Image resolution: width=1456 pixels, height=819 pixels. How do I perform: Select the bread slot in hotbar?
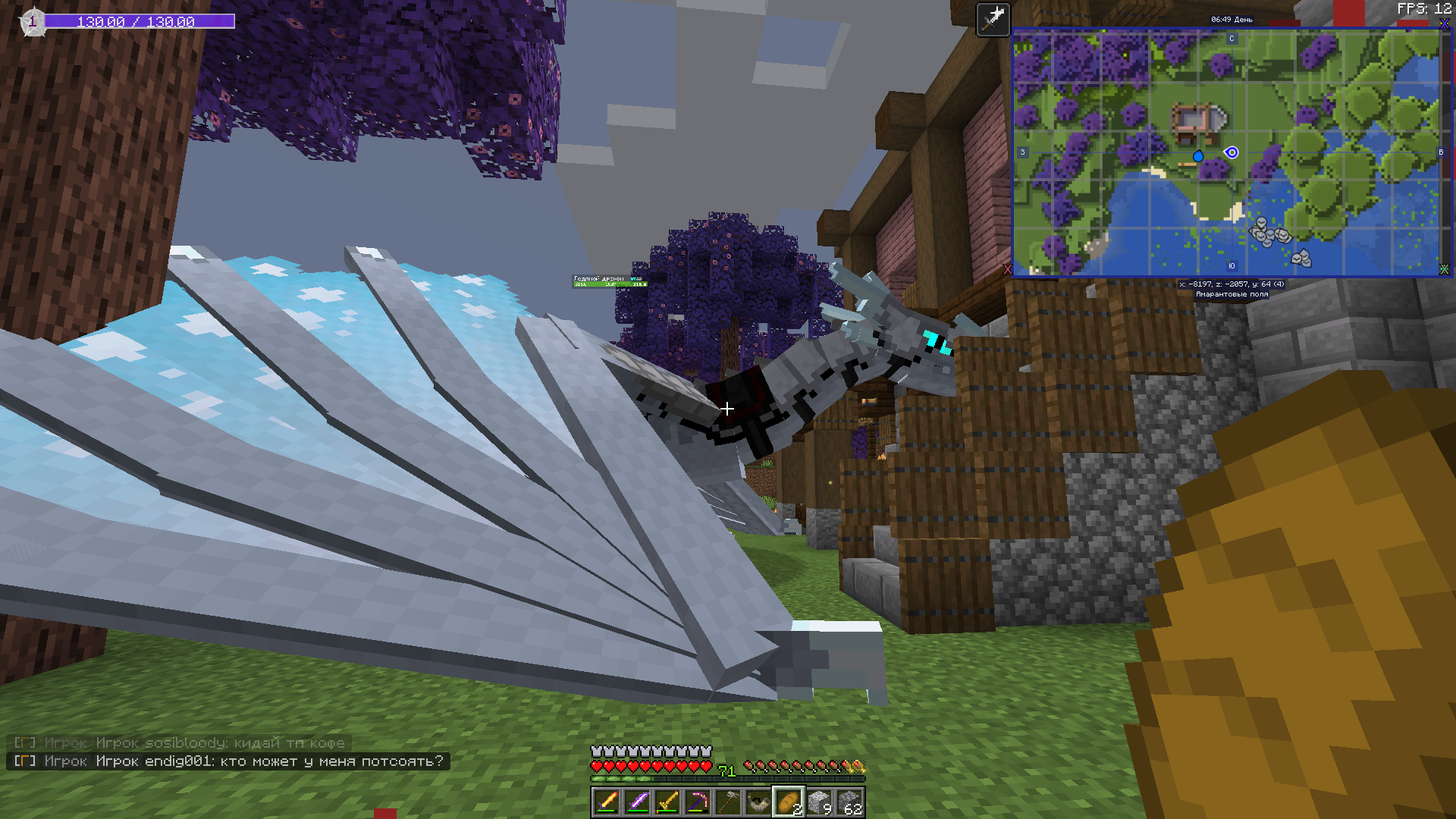tap(789, 802)
